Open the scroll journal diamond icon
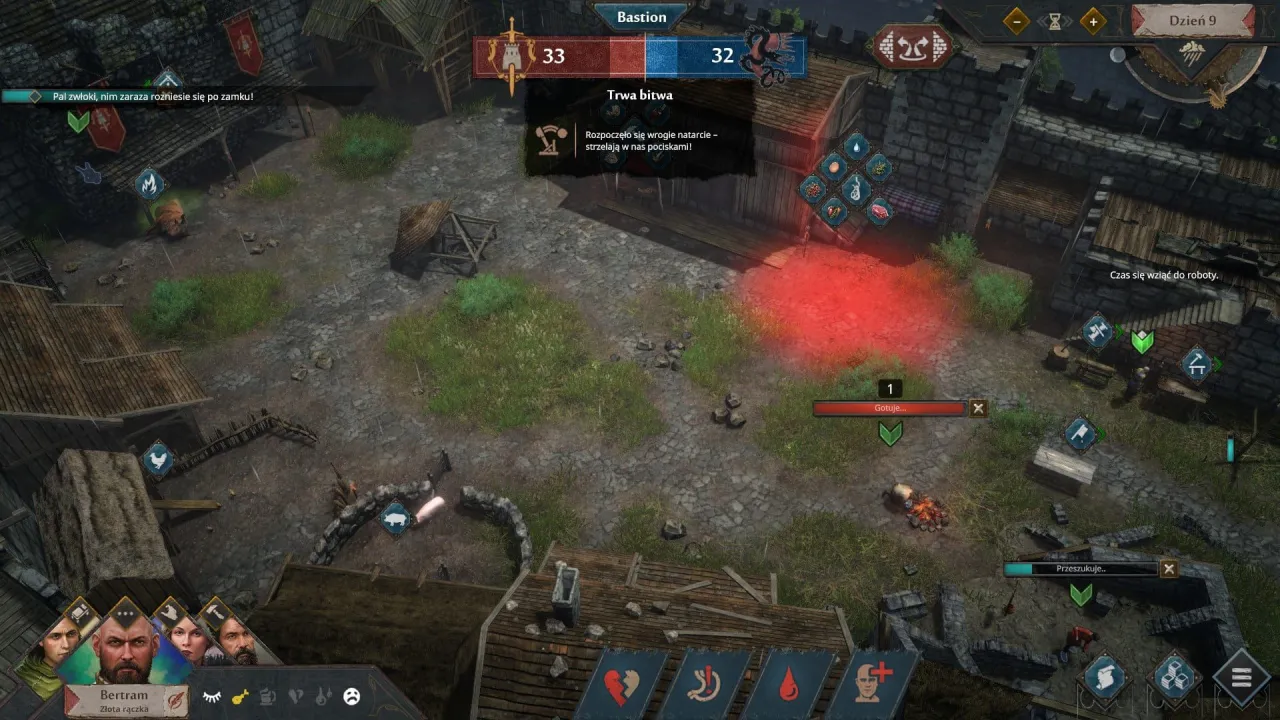Screen dimensions: 1280x720 pos(1105,676)
